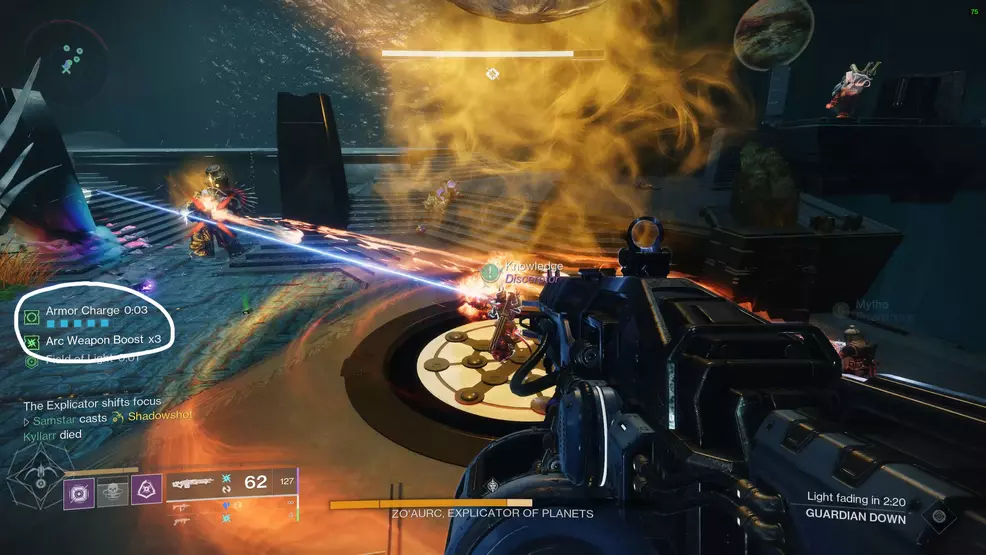Use the grenade ability icon
This screenshot has width=986, height=555.
pos(80,491)
